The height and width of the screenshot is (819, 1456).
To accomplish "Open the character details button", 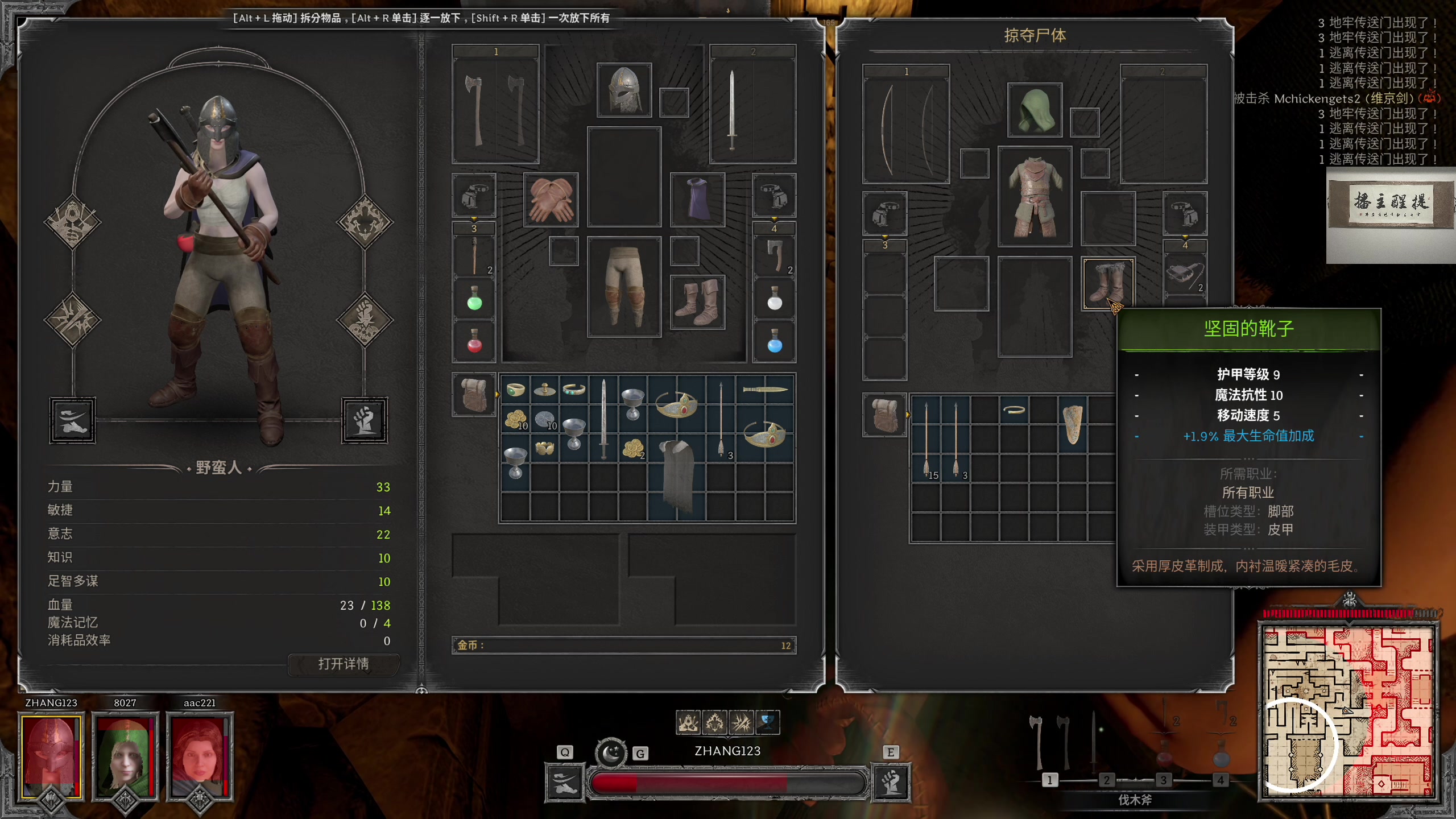I will coord(344,664).
